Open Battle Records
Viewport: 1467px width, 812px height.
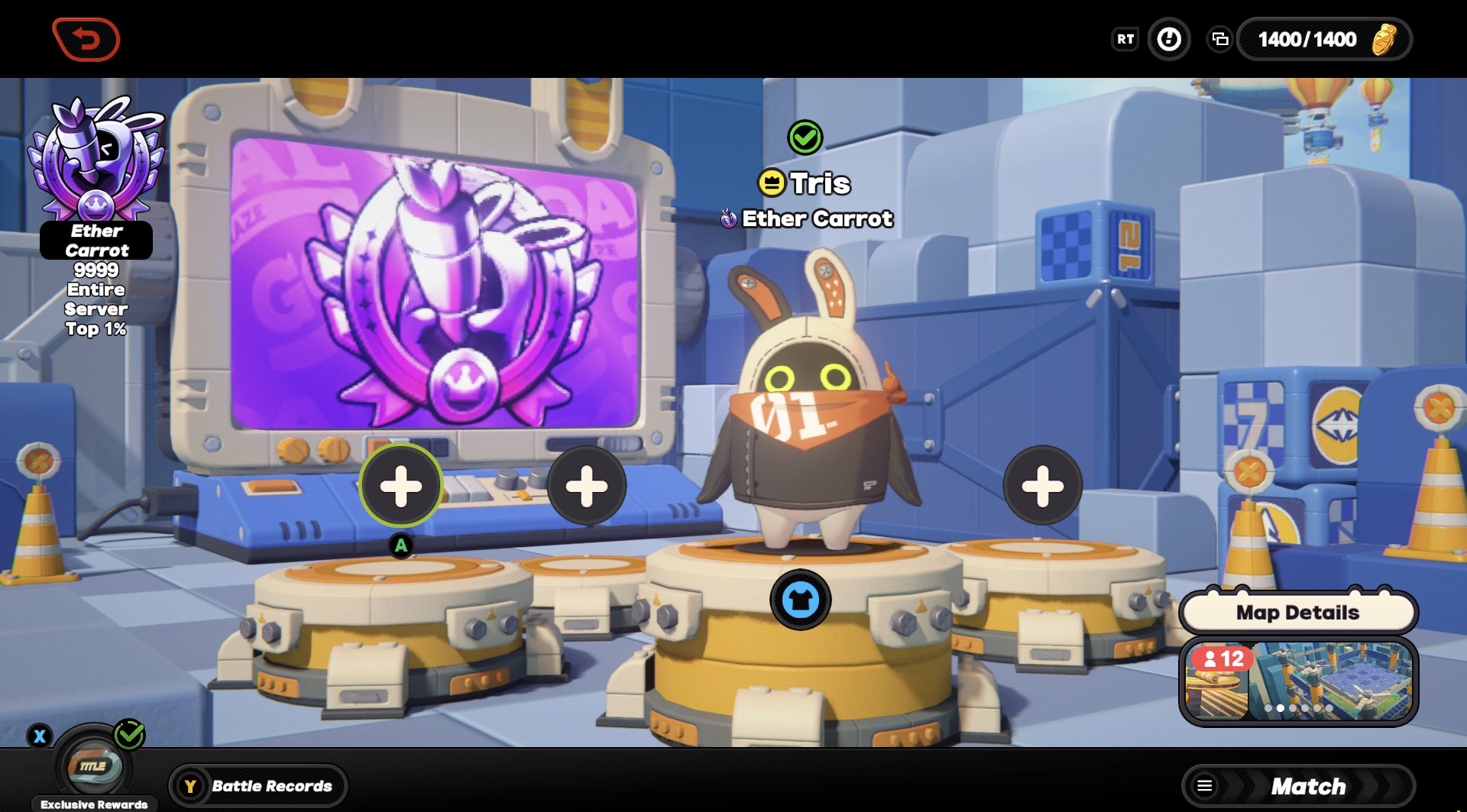tap(258, 785)
